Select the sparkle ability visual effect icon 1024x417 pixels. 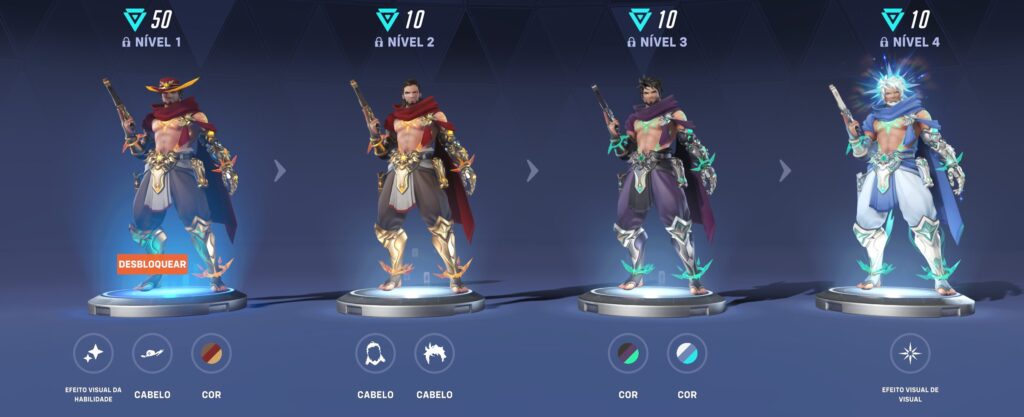(93, 353)
